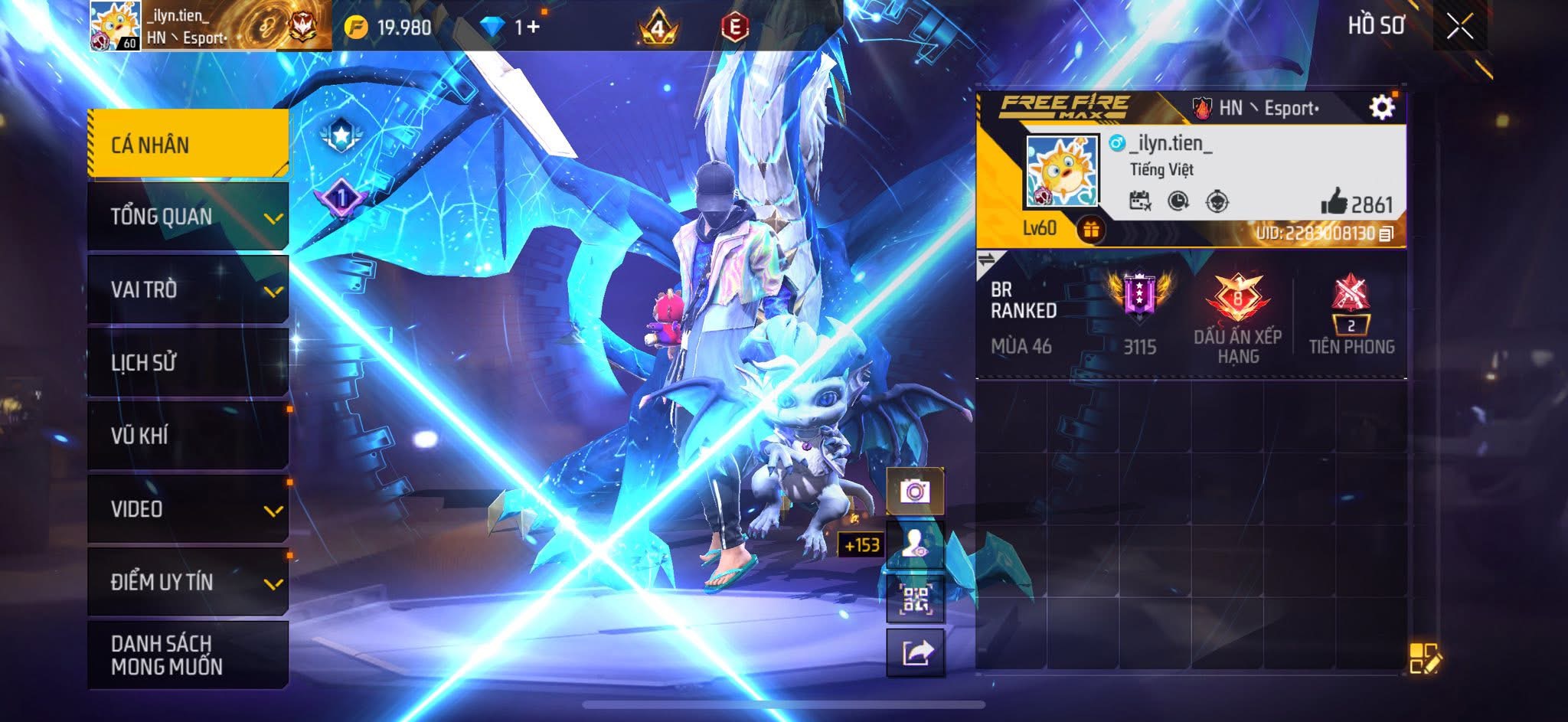Open the character view button

915,544
